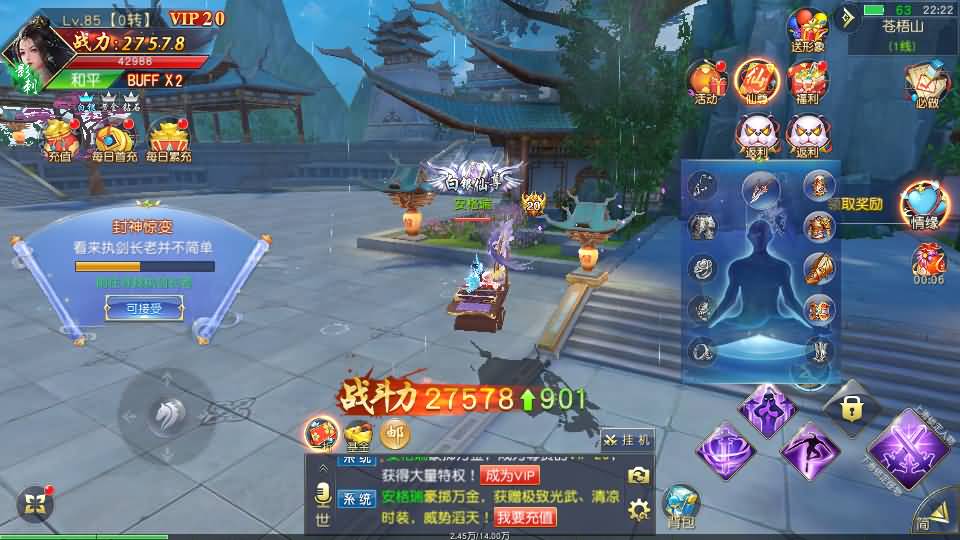
Task: Toggle 挂机 auto-battle mode
Action: (628, 439)
